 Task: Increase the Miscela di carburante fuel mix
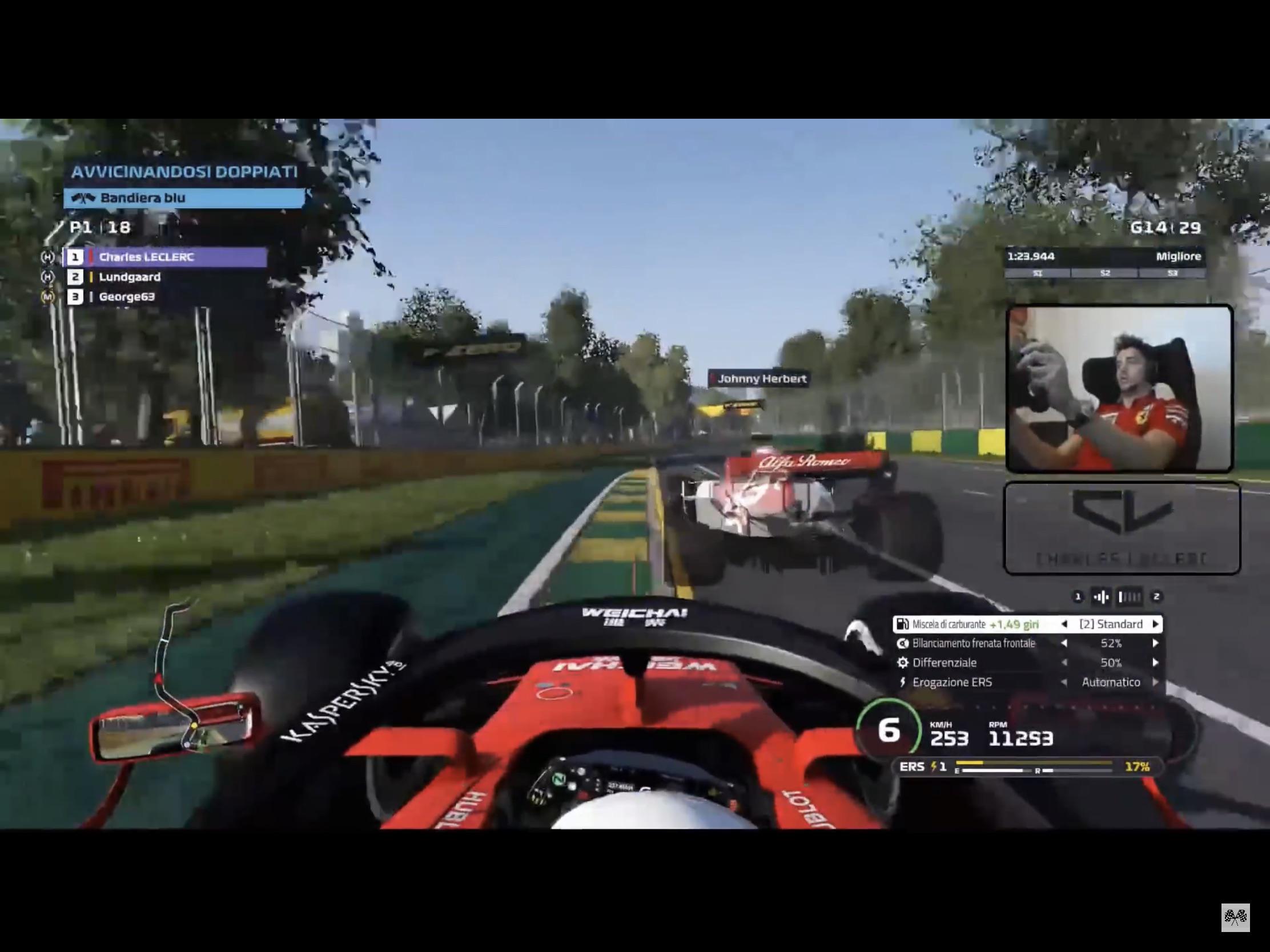1156,624
